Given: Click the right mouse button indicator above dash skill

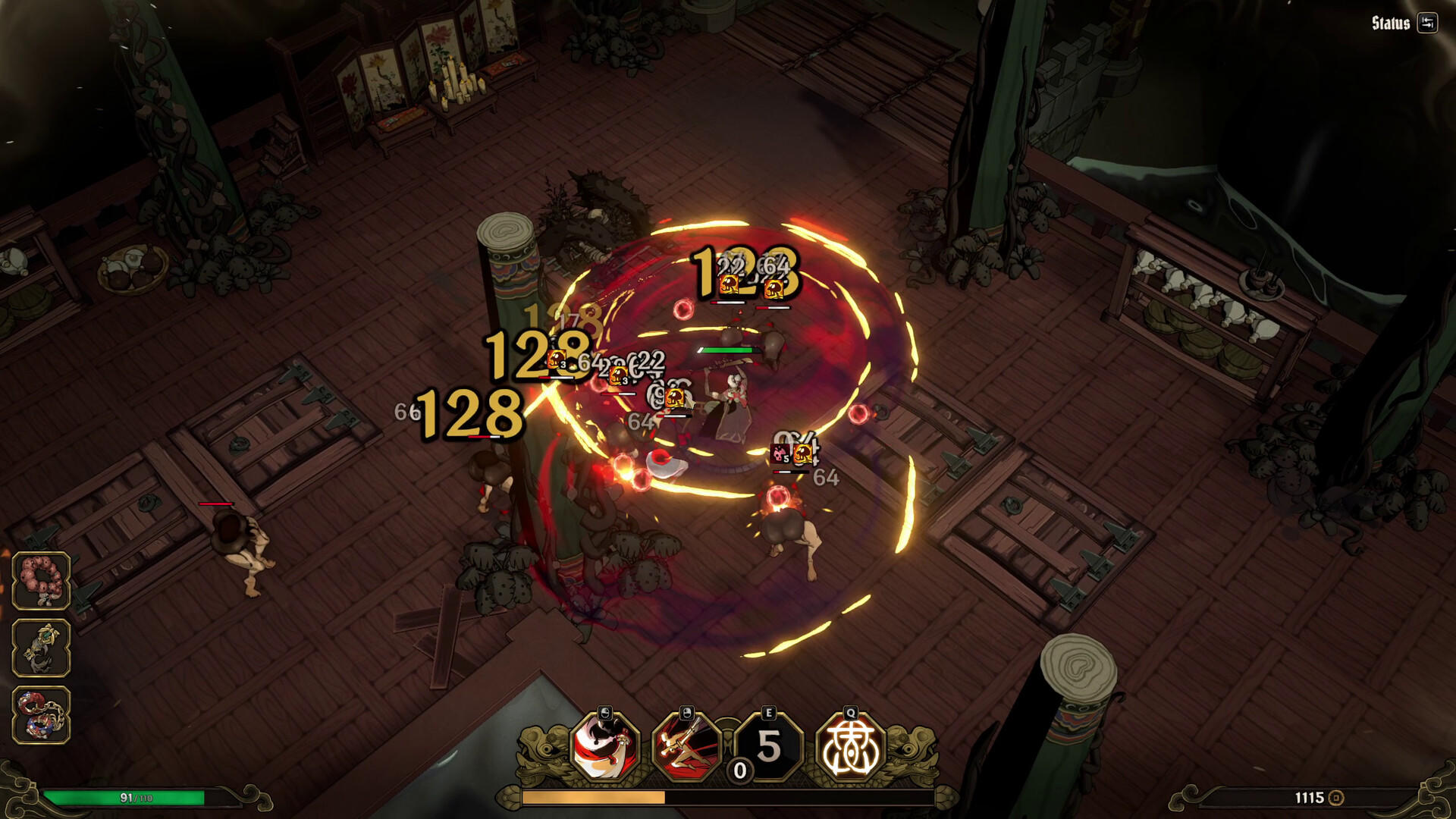Looking at the screenshot, I should (687, 713).
